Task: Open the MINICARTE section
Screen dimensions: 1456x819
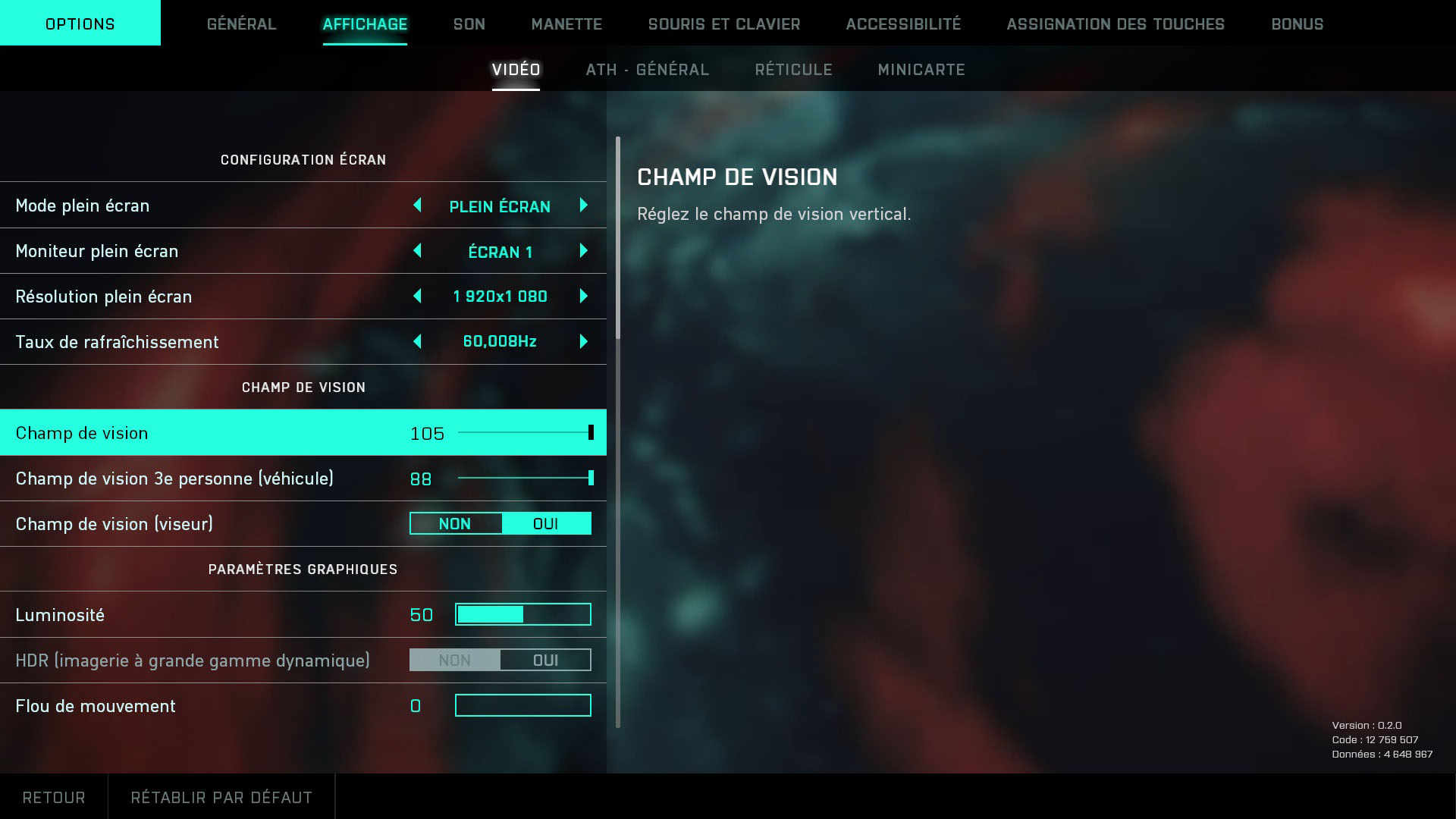Action: 921,69
